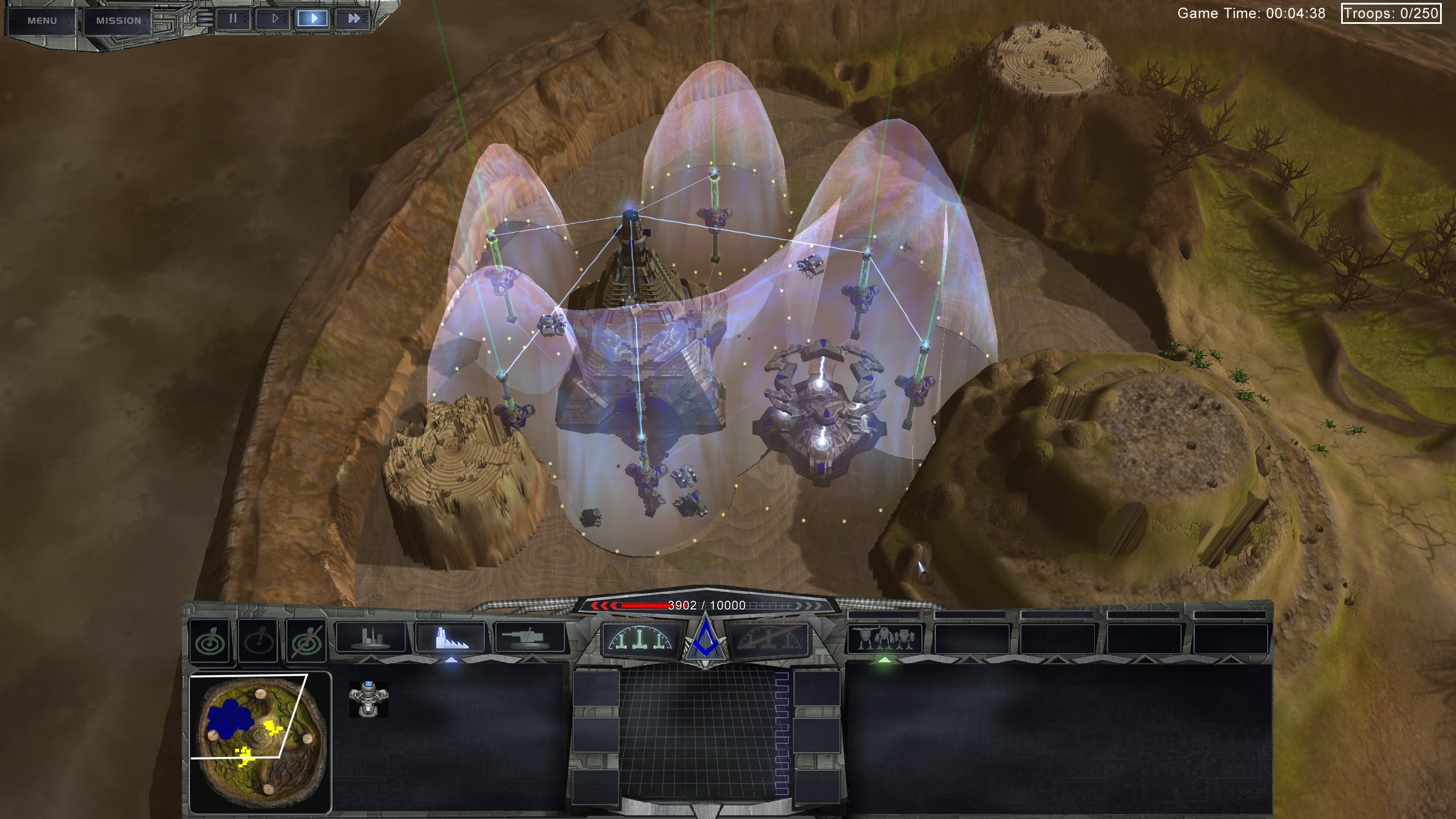Switch to the city buildings construction tab
This screenshot has width=1456, height=819.
(x=371, y=637)
